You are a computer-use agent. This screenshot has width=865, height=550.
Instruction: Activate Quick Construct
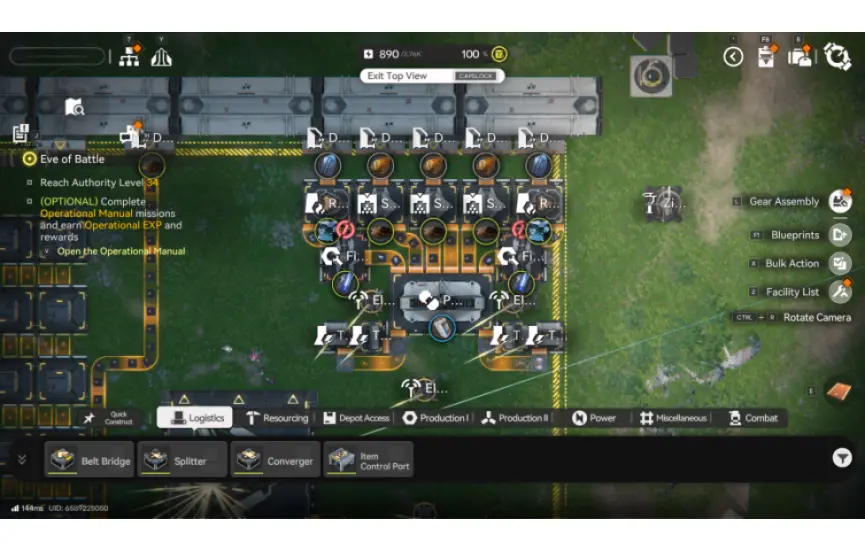click(110, 419)
